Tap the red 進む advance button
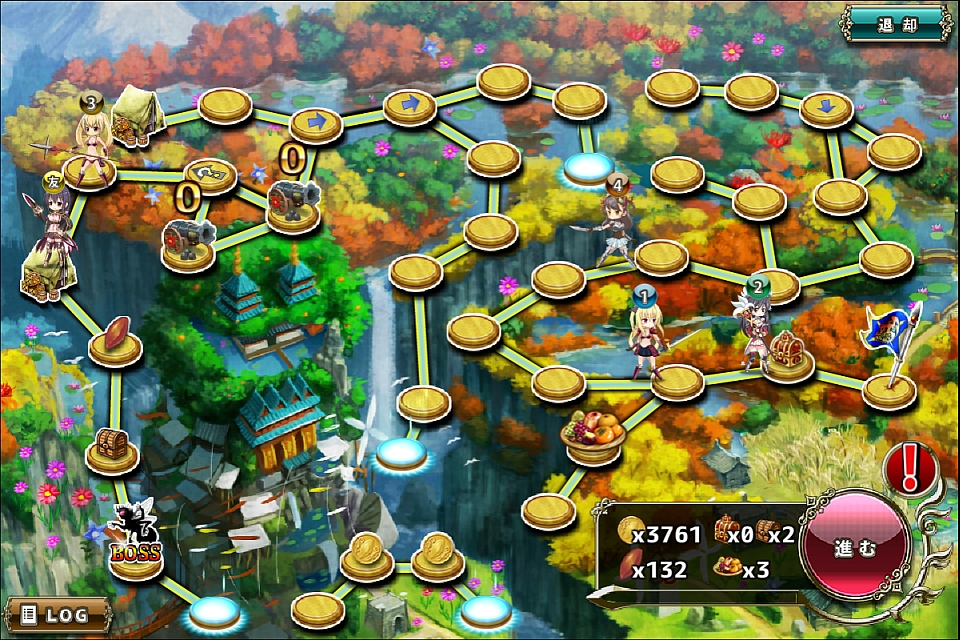Image resolution: width=960 pixels, height=640 pixels. tap(855, 546)
